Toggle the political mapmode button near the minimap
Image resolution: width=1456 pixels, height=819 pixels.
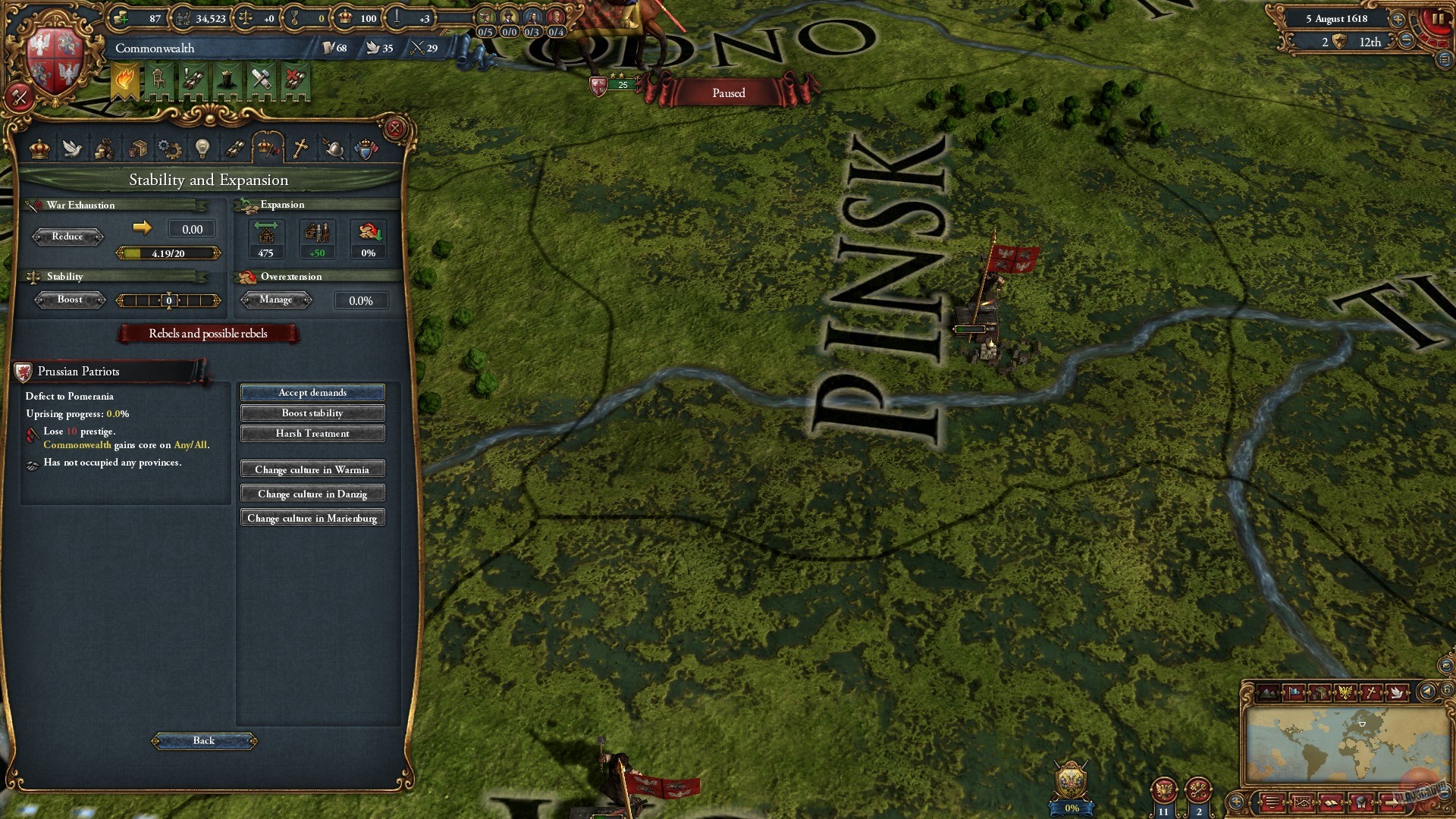coord(1295,691)
